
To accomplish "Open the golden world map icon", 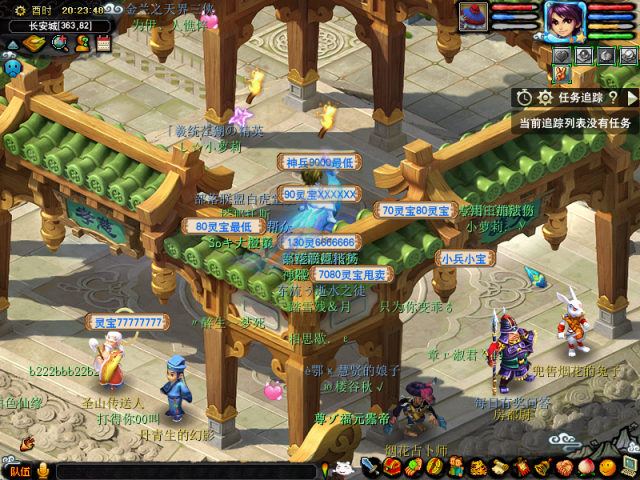I will pyautogui.click(x=35, y=43).
